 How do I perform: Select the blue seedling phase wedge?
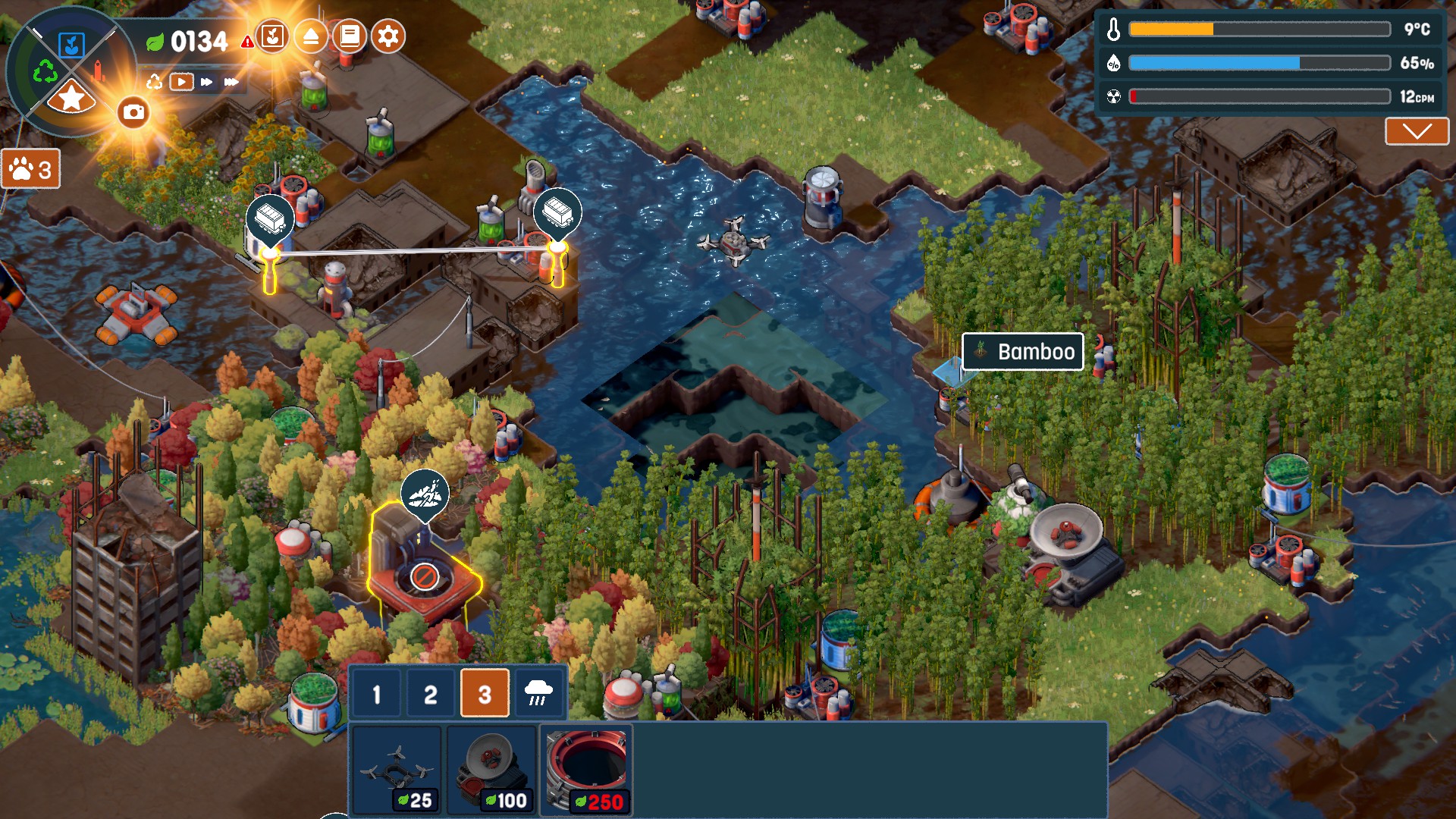[72, 45]
